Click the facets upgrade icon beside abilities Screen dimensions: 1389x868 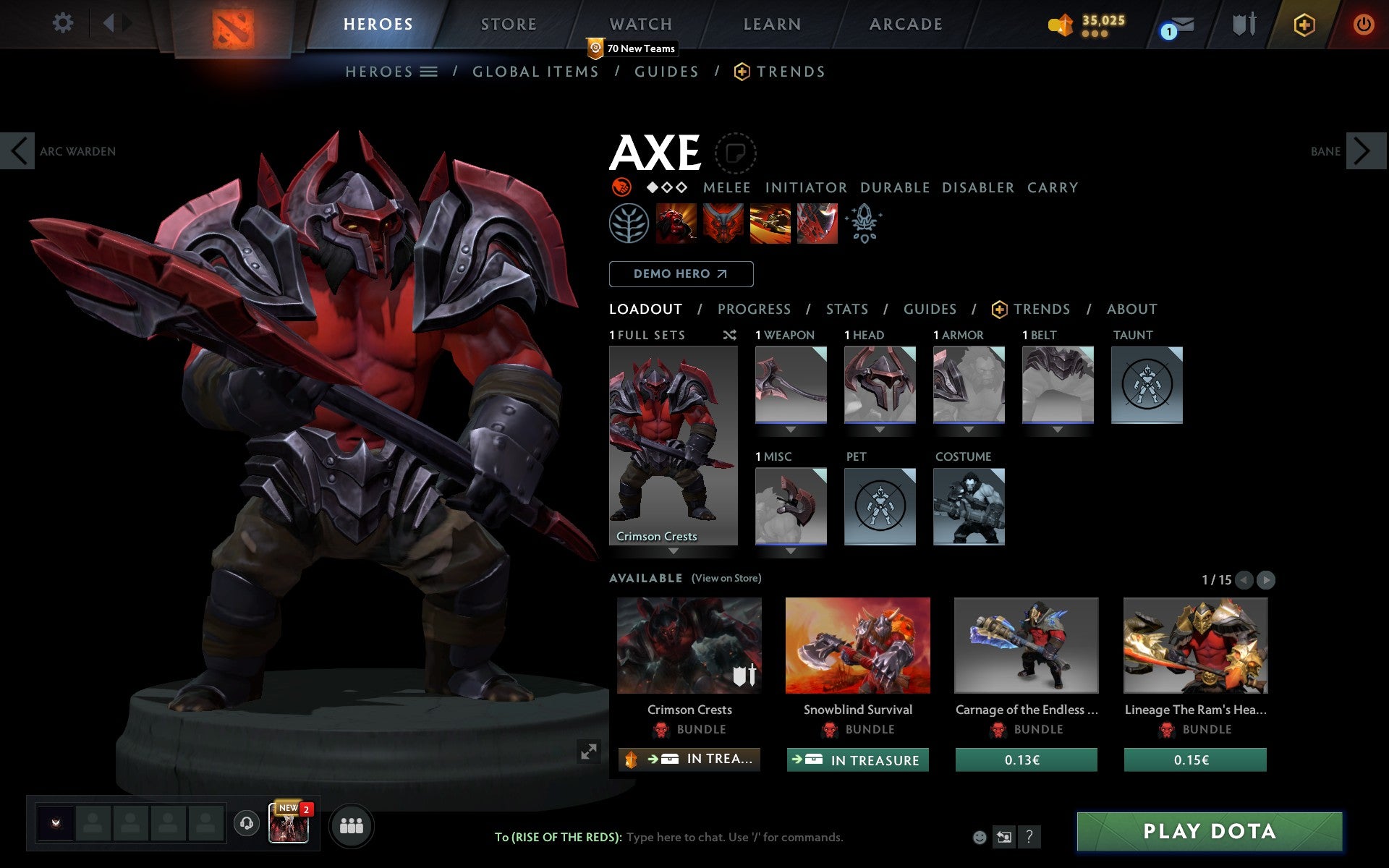pos(865,224)
